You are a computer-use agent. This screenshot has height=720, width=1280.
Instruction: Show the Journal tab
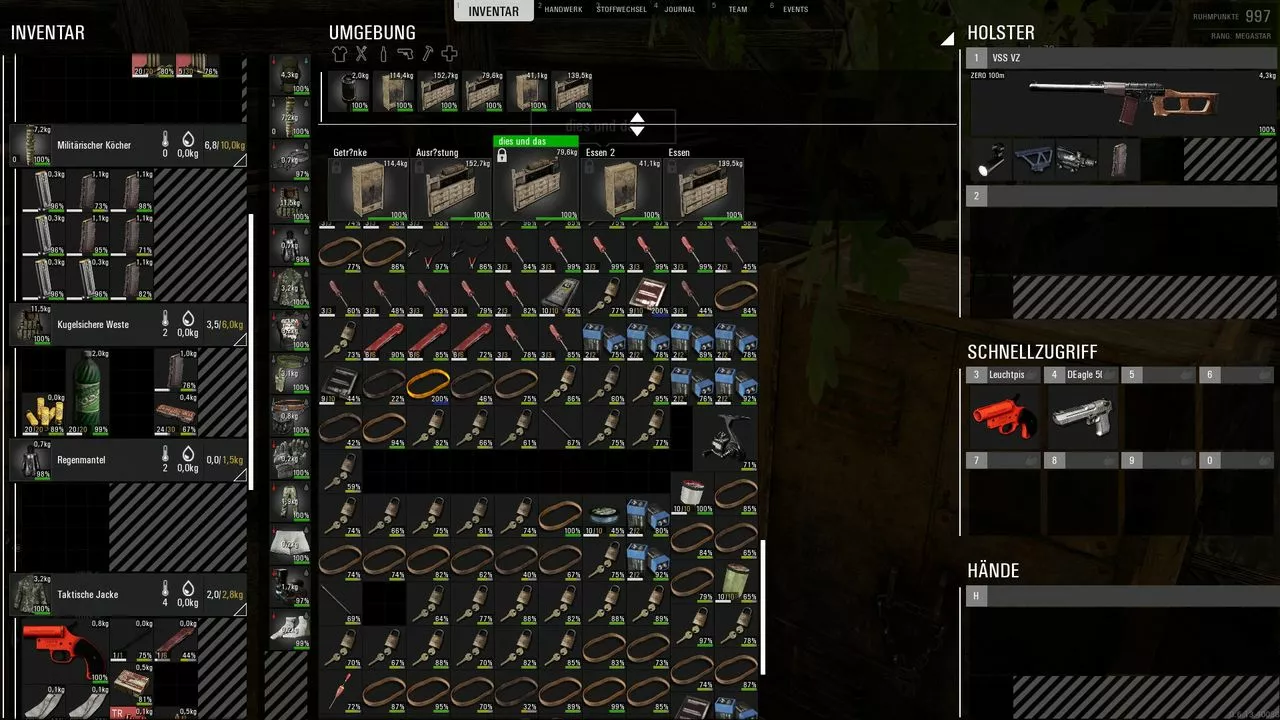680,10
